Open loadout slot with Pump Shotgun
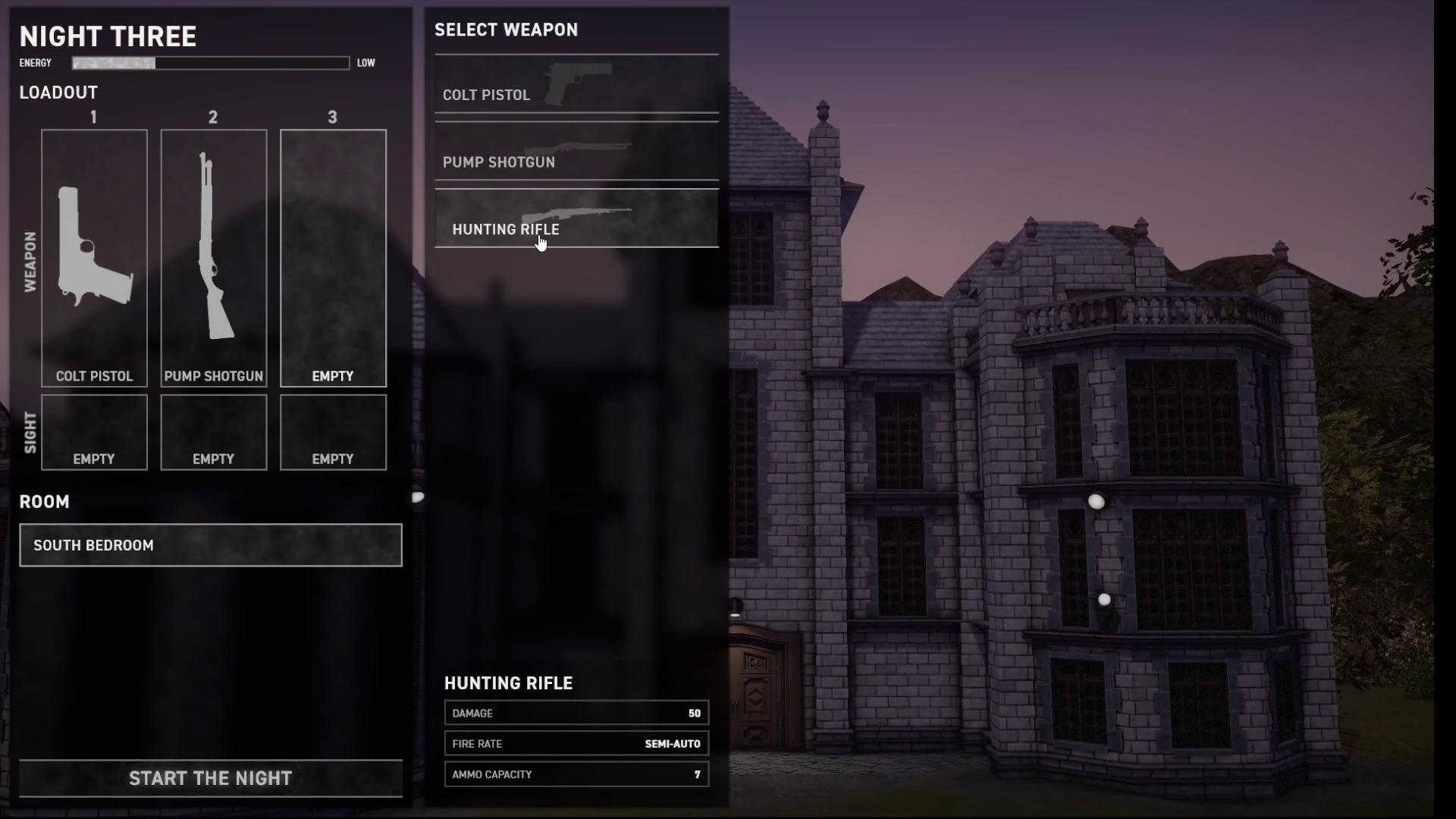Image resolution: width=1456 pixels, height=819 pixels. (213, 258)
